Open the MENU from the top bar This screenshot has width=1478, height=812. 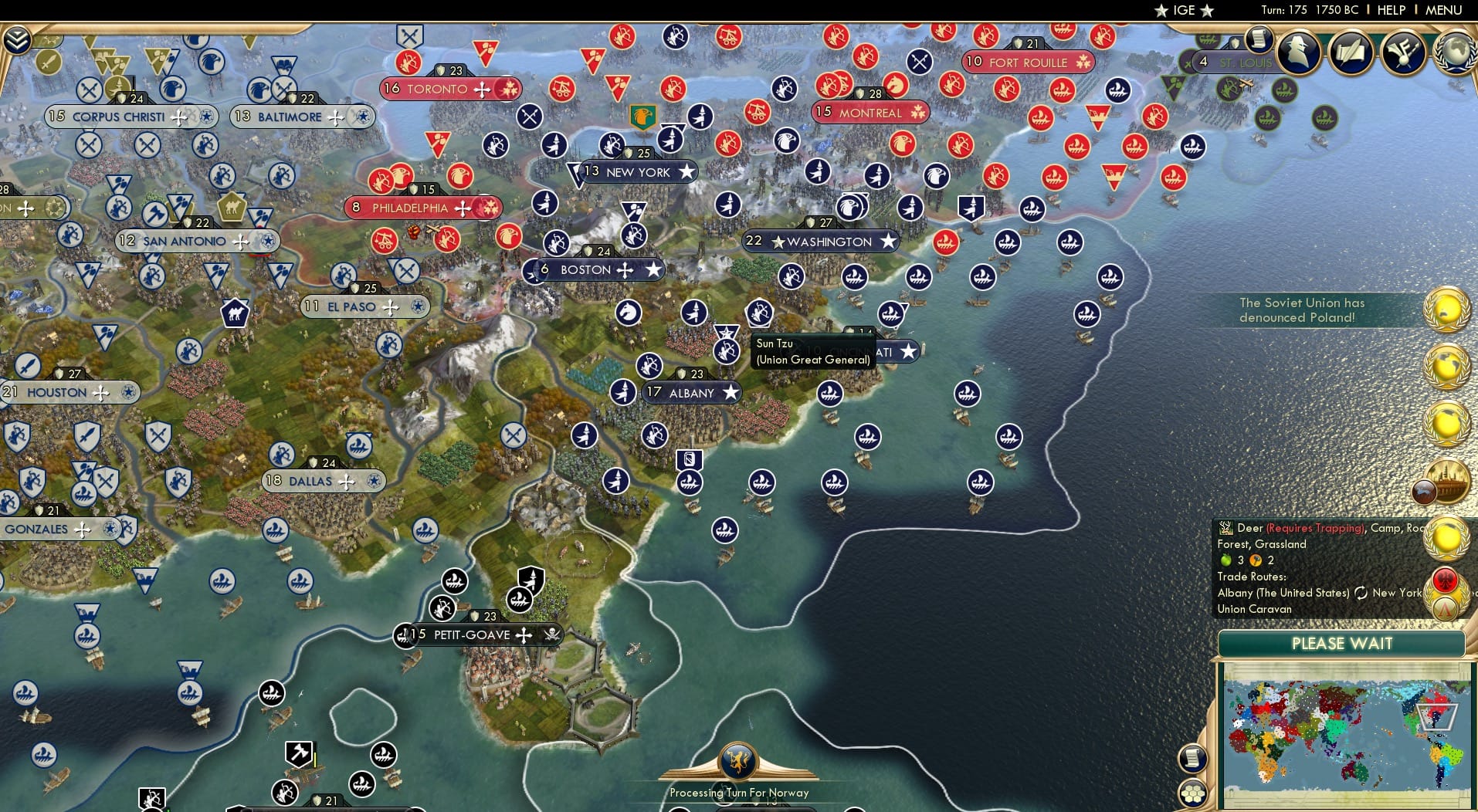tap(1443, 10)
